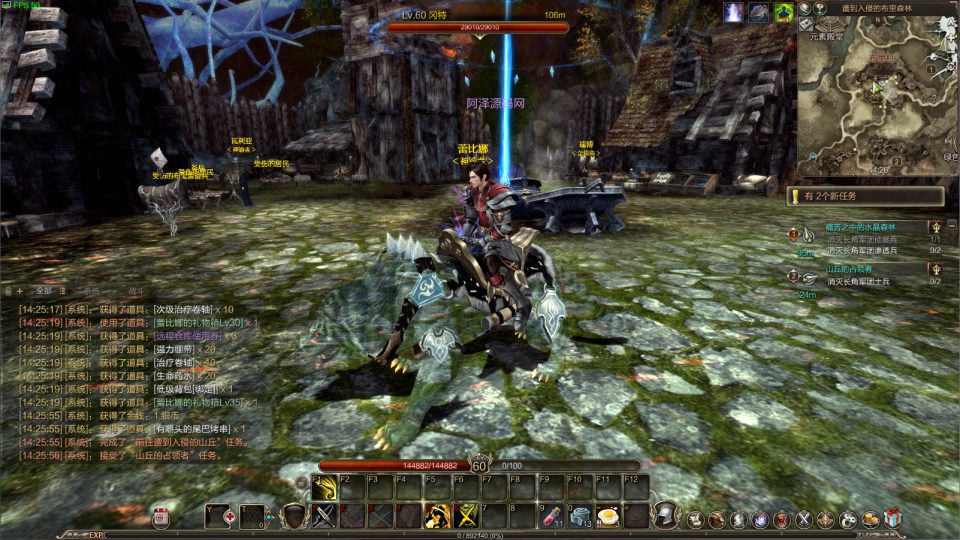The height and width of the screenshot is (540, 960).
Task: Select the 山丘的占领者 quest tracker entry
Action: [848, 270]
